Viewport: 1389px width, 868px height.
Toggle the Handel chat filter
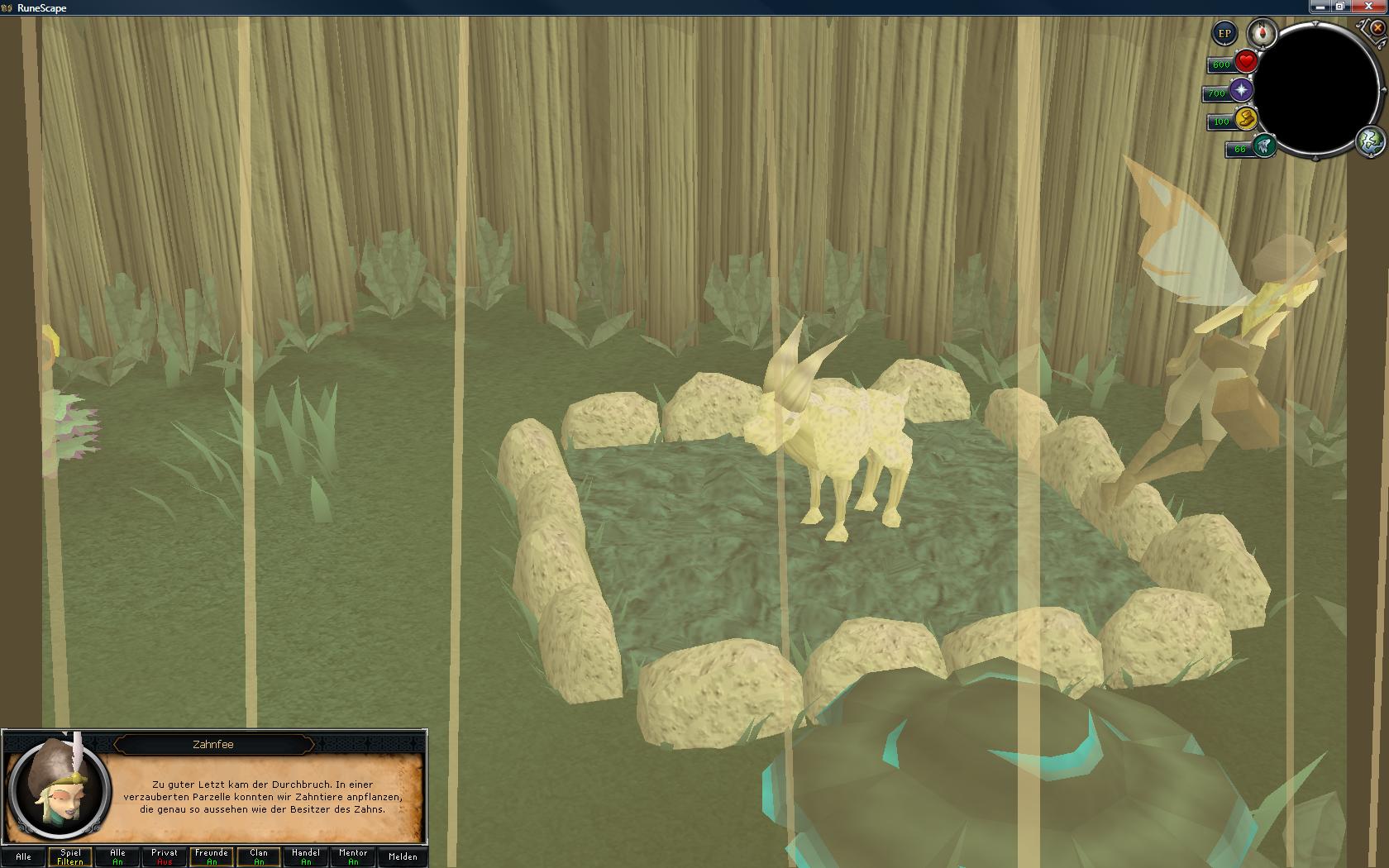coord(306,856)
